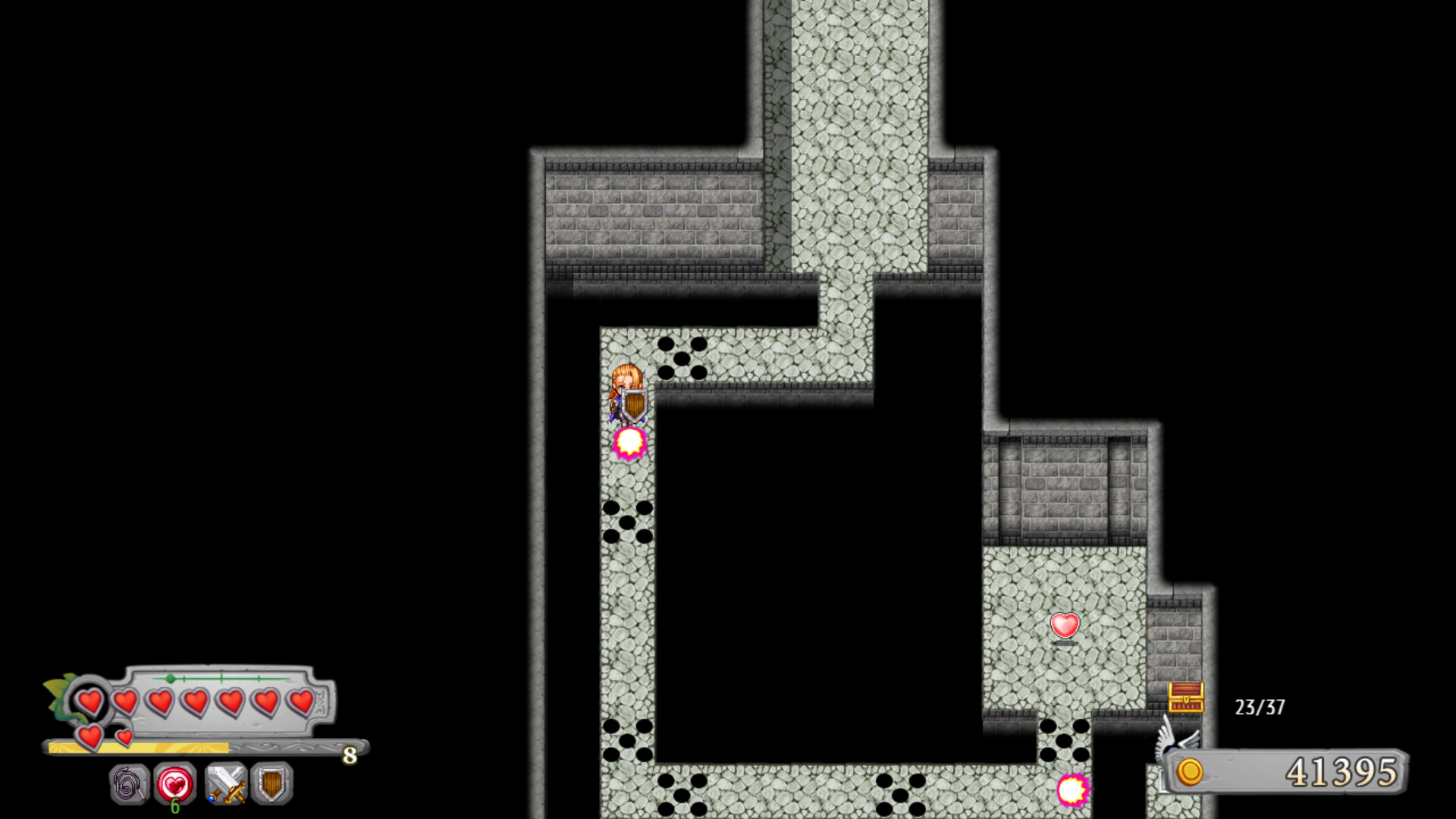1456x819 pixels.
Task: Toggle the first heart in the health bar
Action: tap(90, 701)
